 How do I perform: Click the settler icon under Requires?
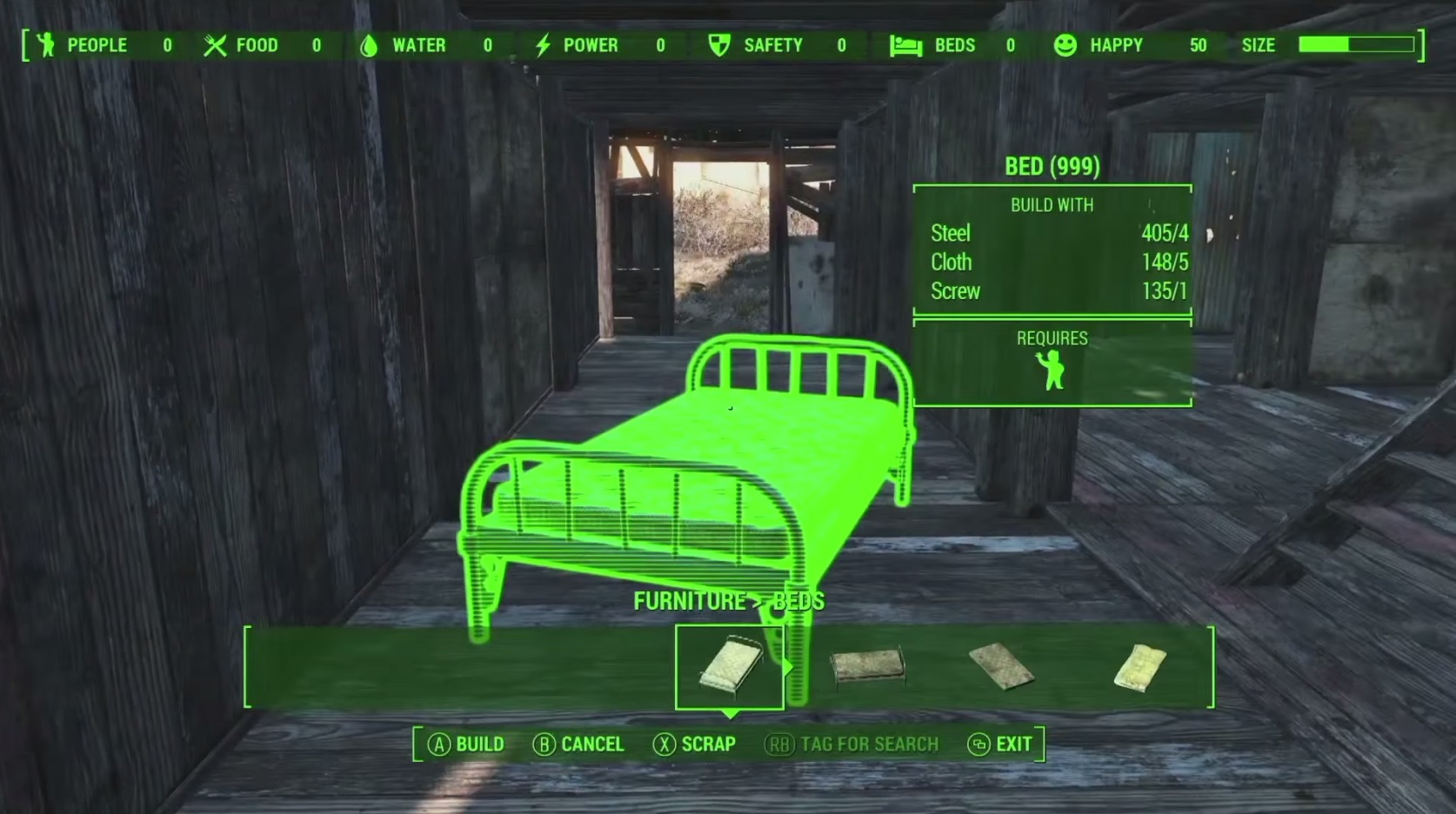point(1052,372)
